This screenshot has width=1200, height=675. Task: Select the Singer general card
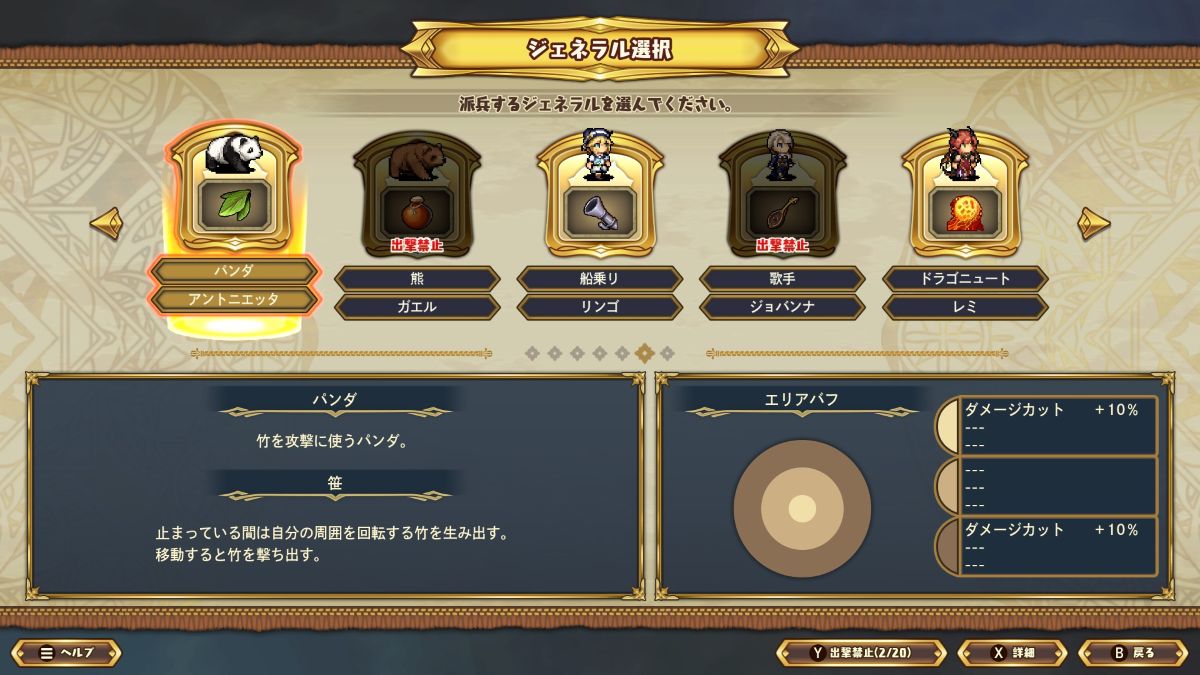(782, 192)
